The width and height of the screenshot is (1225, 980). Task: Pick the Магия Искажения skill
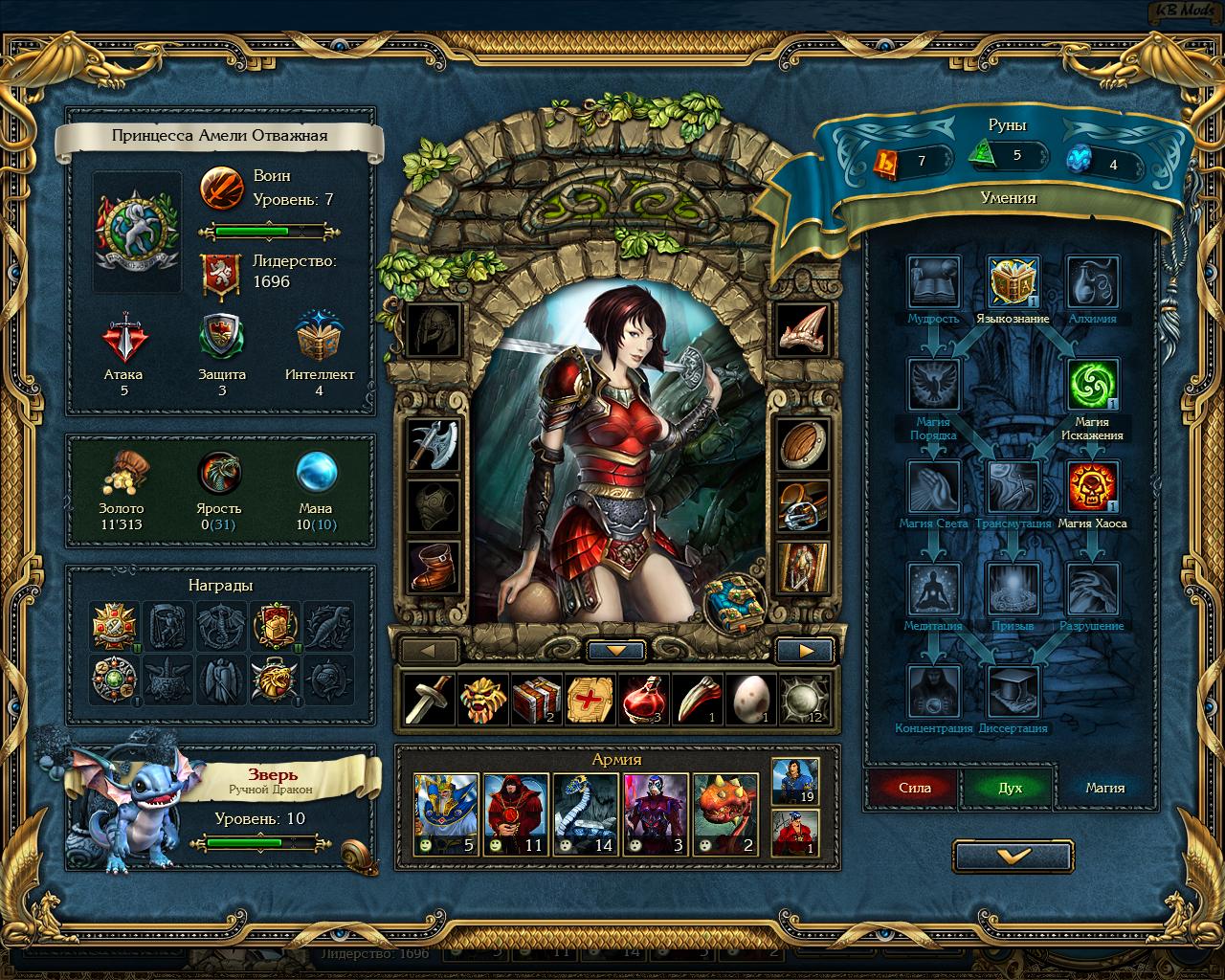[x=1093, y=385]
